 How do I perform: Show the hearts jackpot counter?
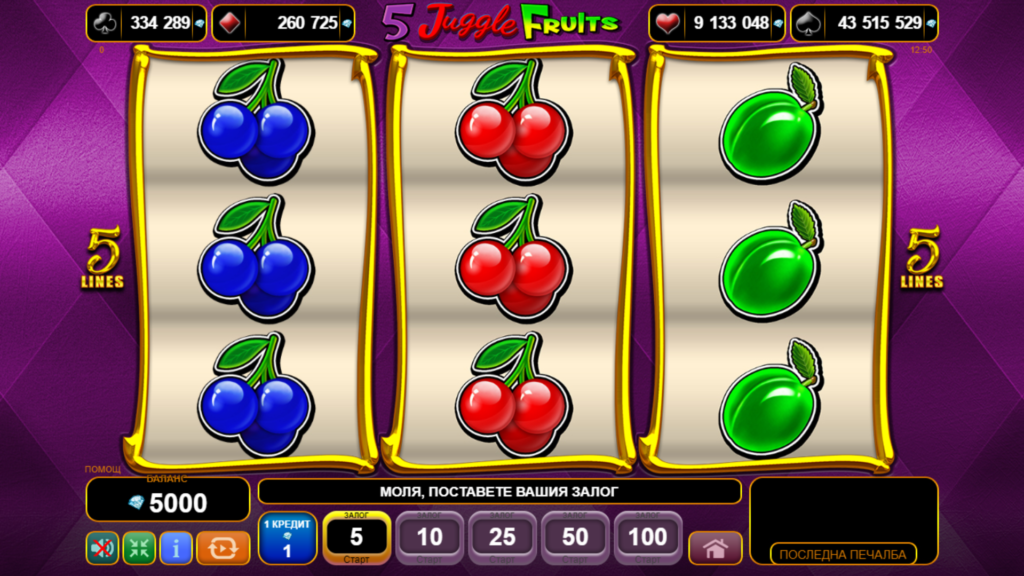pos(717,23)
